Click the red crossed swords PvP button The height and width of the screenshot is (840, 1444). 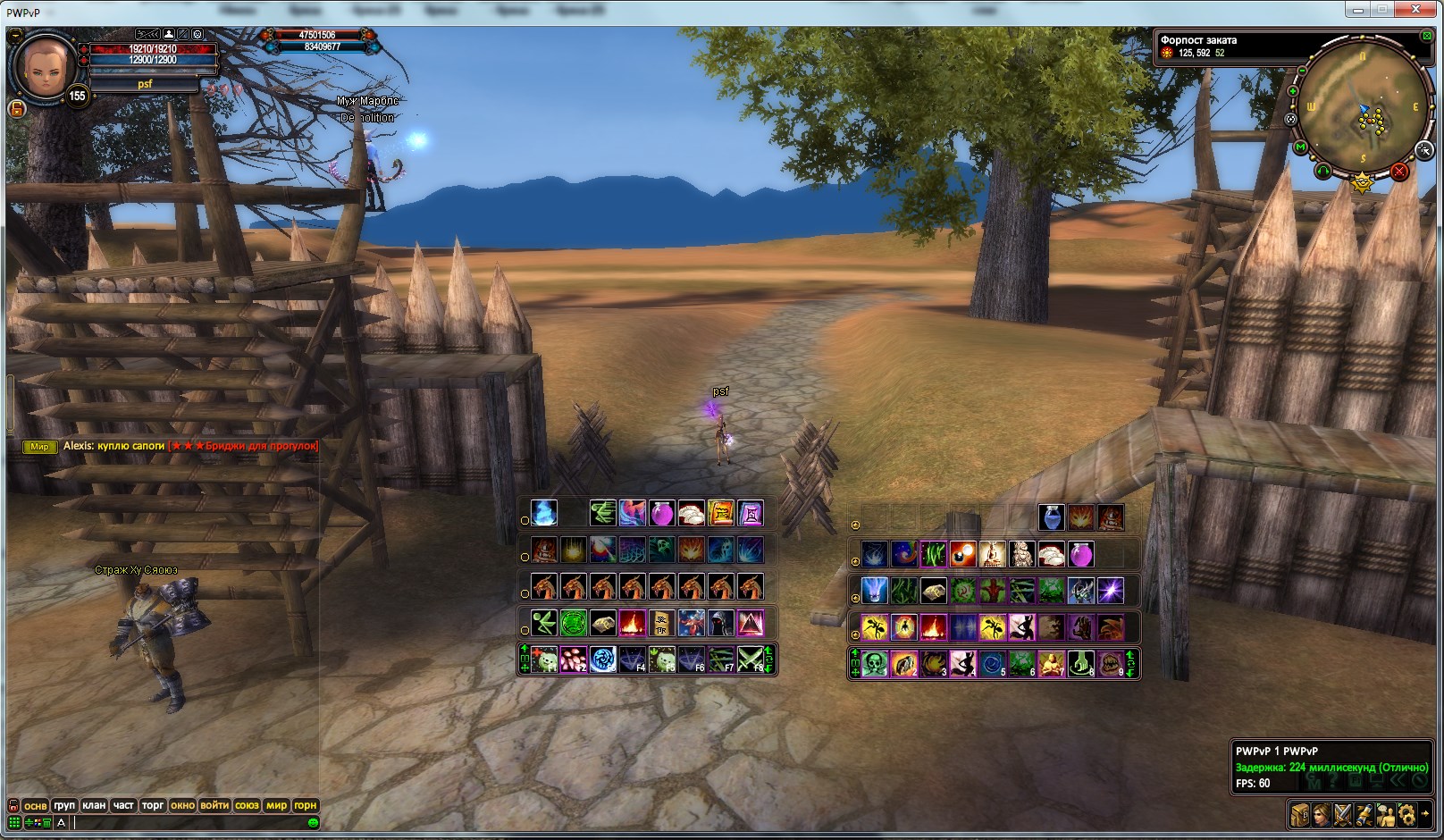pos(1399,171)
